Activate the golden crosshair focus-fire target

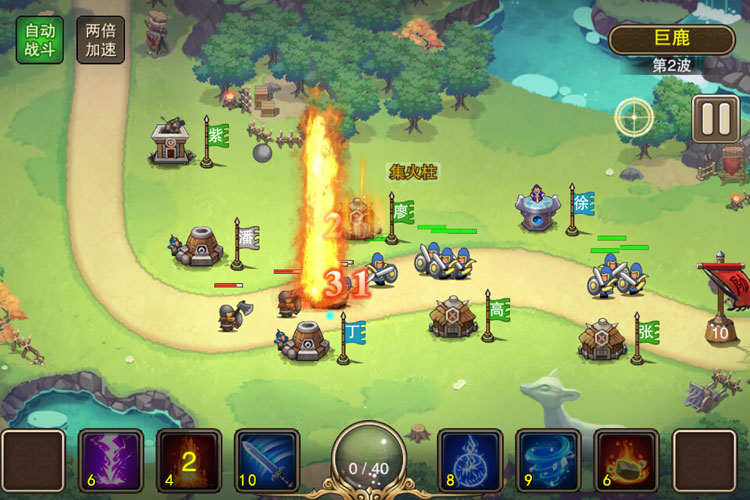click(x=634, y=117)
